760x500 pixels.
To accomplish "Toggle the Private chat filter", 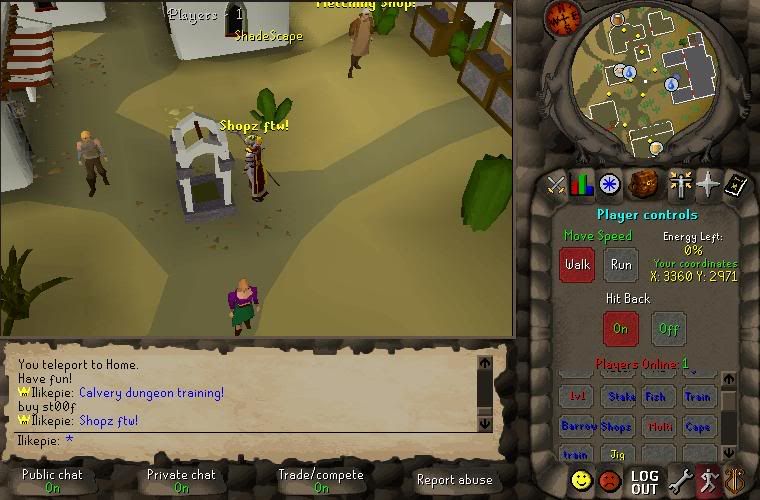I will click(181, 481).
